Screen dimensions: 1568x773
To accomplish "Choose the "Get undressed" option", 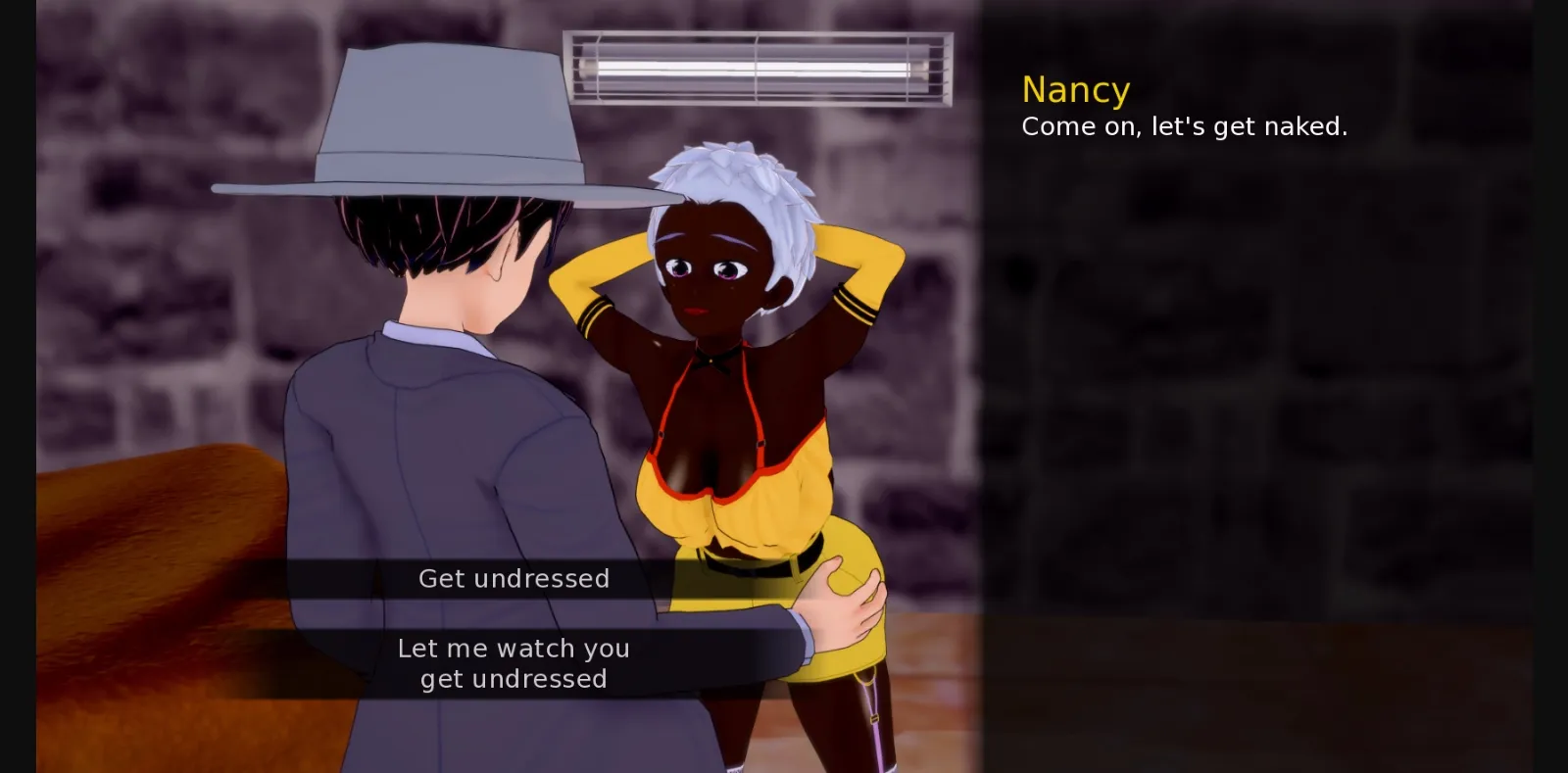I will coord(514,578).
